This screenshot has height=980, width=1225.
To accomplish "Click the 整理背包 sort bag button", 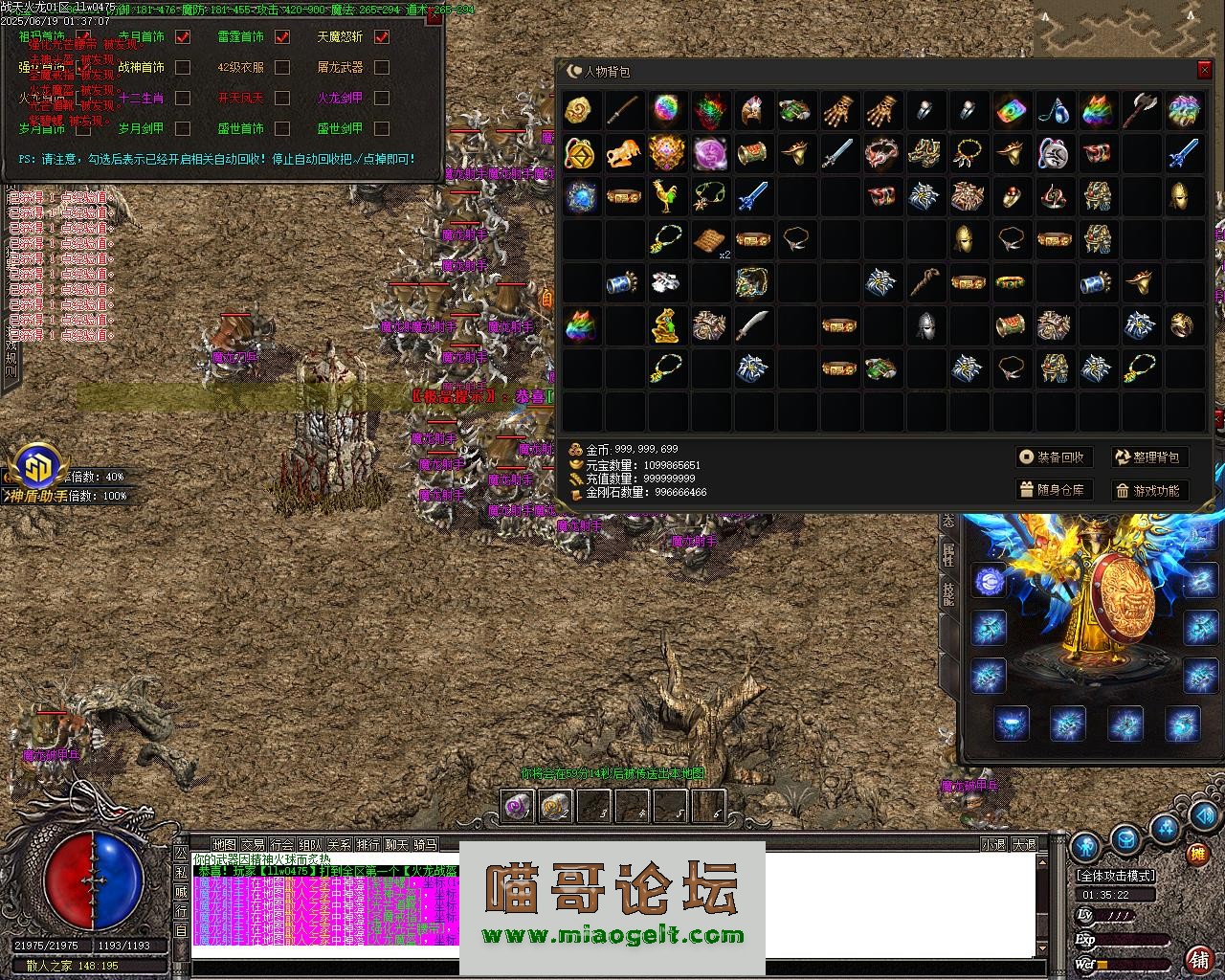I will (1148, 457).
